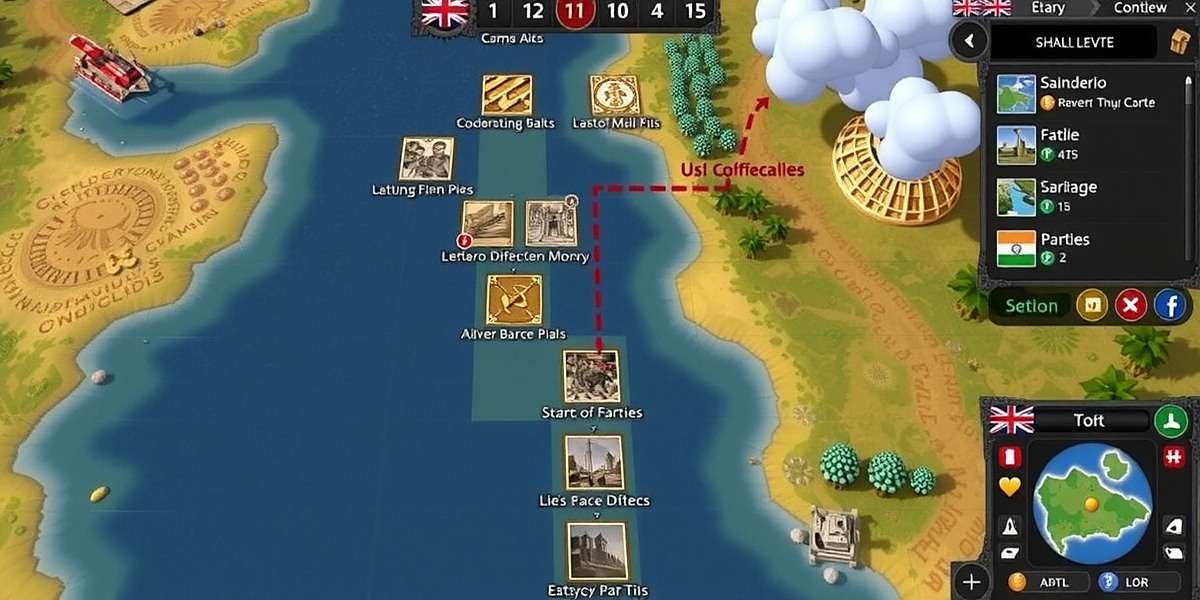
Task: Select the Lastof Mall Fils tile
Action: pos(614,95)
